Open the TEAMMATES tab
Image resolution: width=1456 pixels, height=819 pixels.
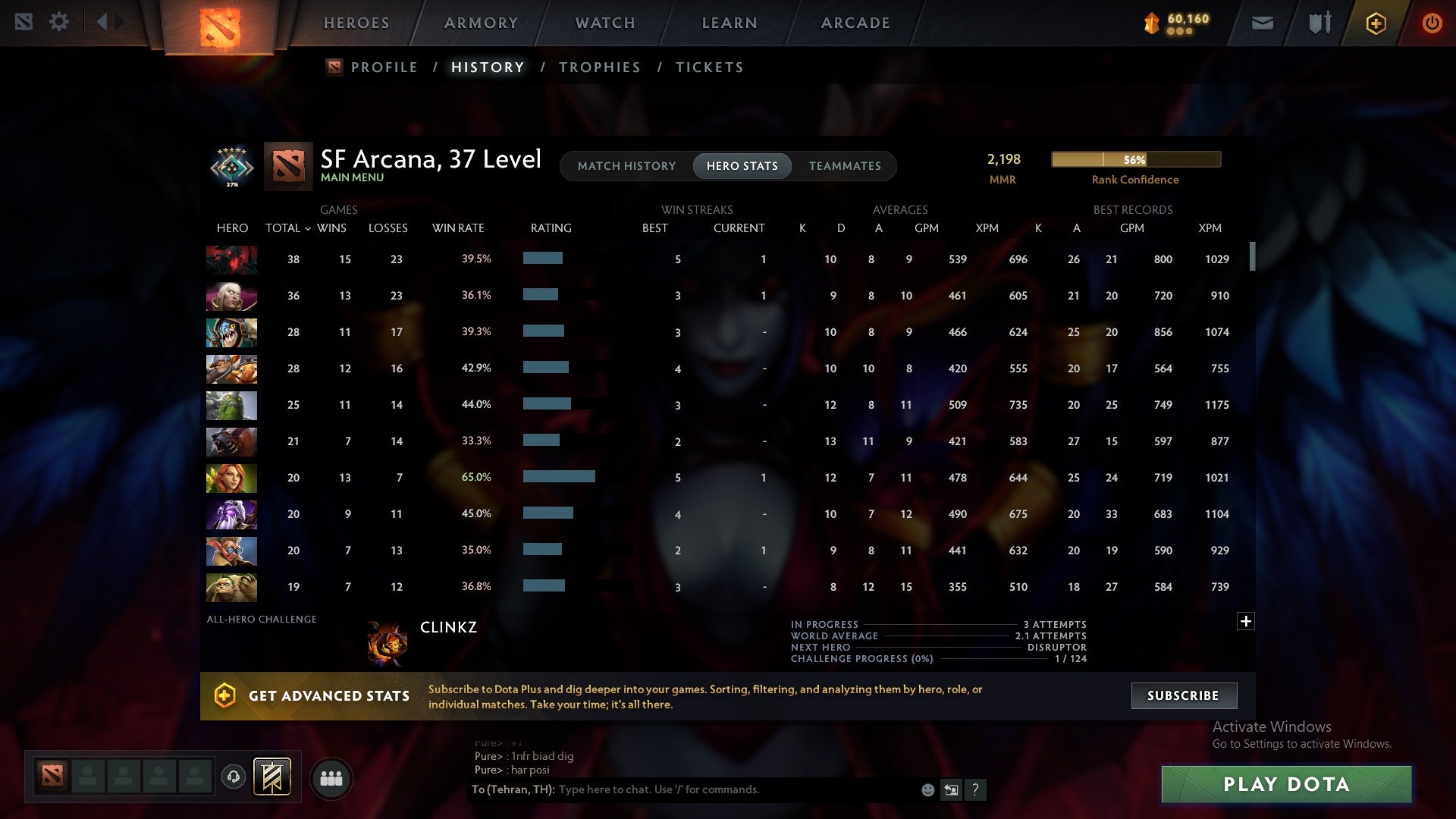pos(845,166)
